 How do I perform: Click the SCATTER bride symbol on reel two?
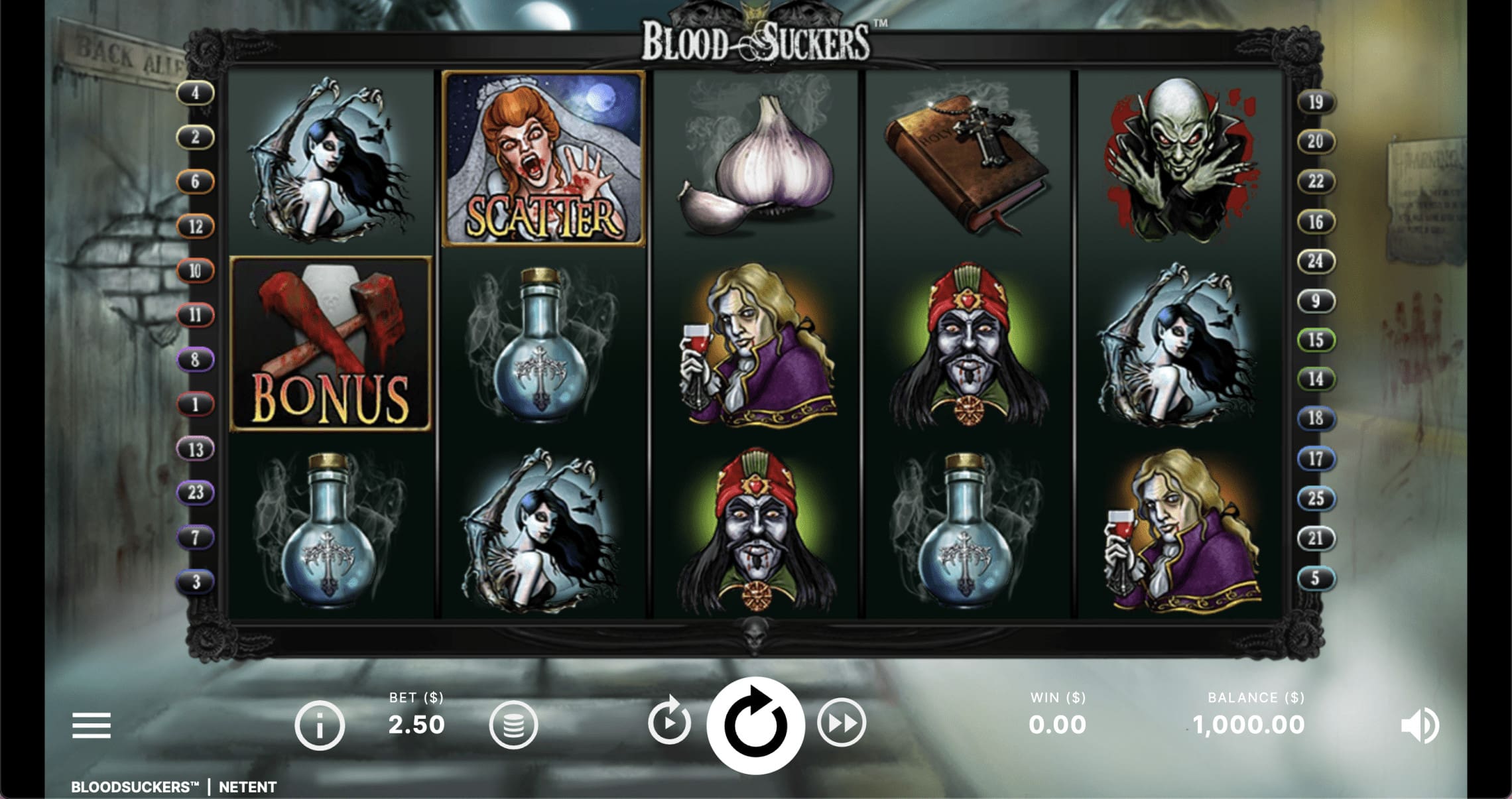(542, 159)
